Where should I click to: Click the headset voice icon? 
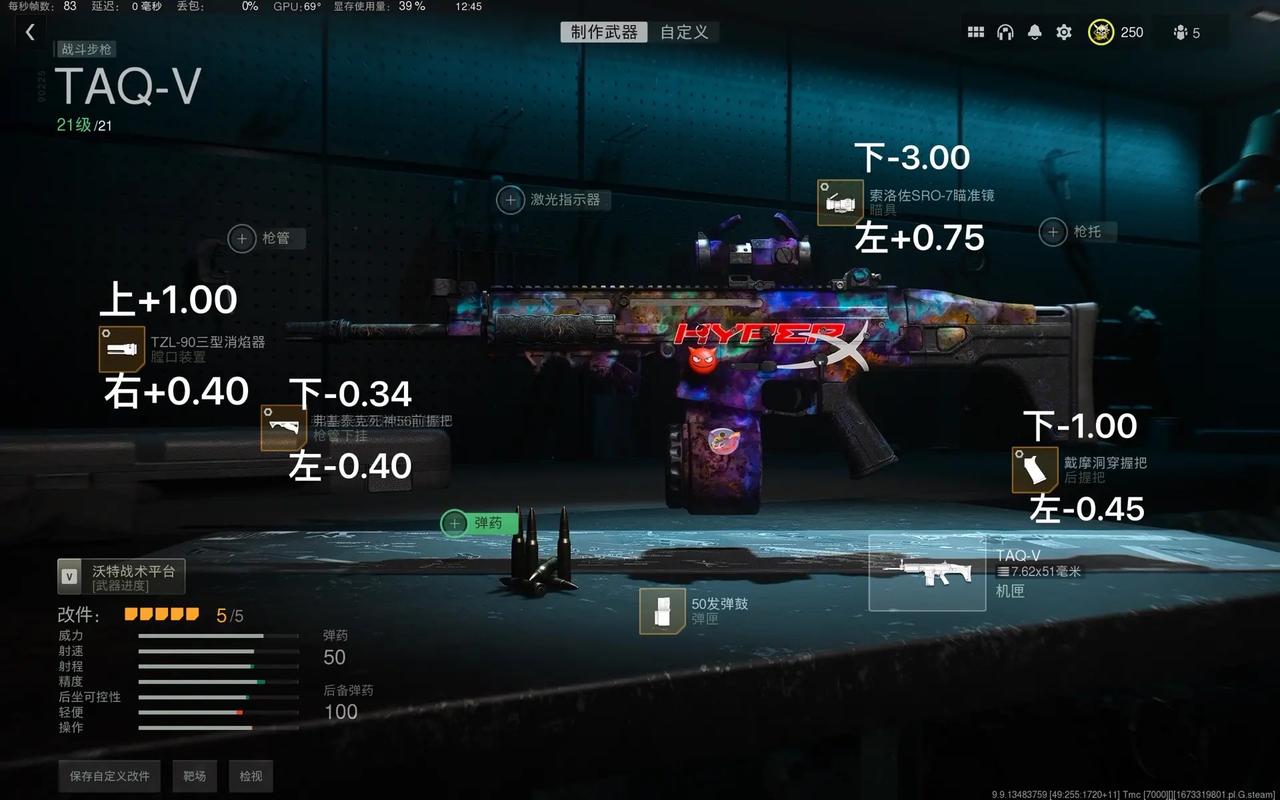(x=1005, y=32)
